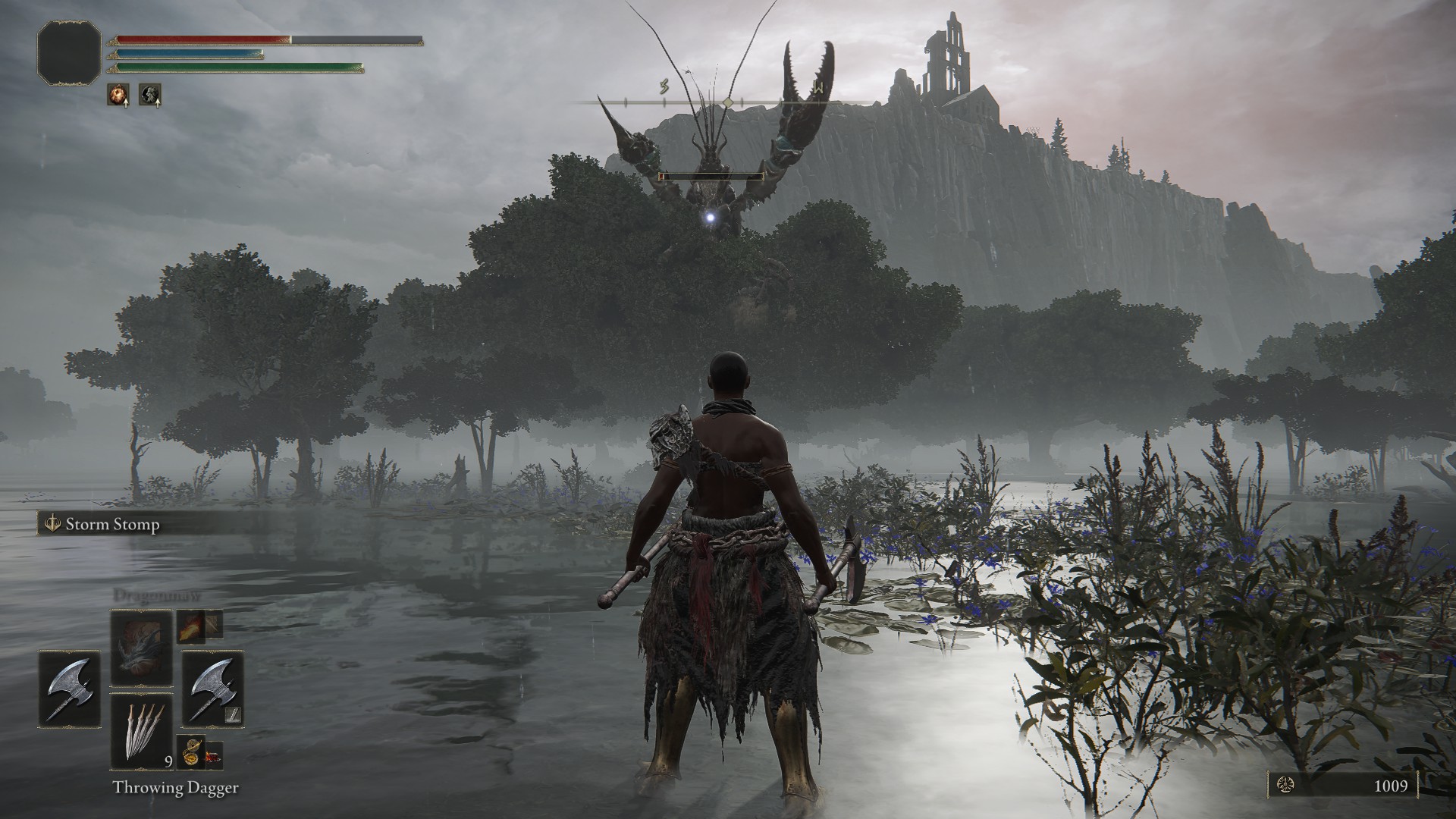Inspect the grey wolf-head buff status icon
The height and width of the screenshot is (819, 1456).
(150, 95)
